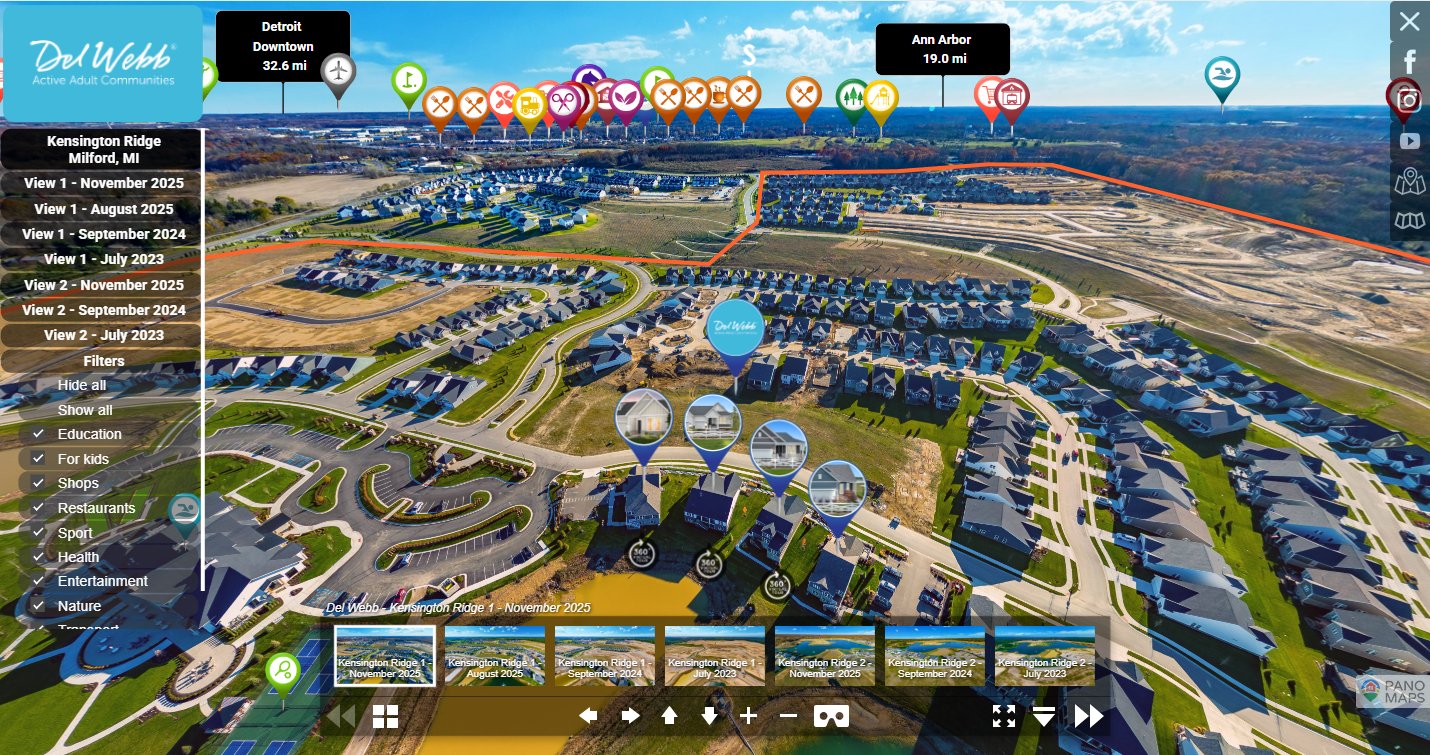Enable VR headset mode

coord(831,716)
